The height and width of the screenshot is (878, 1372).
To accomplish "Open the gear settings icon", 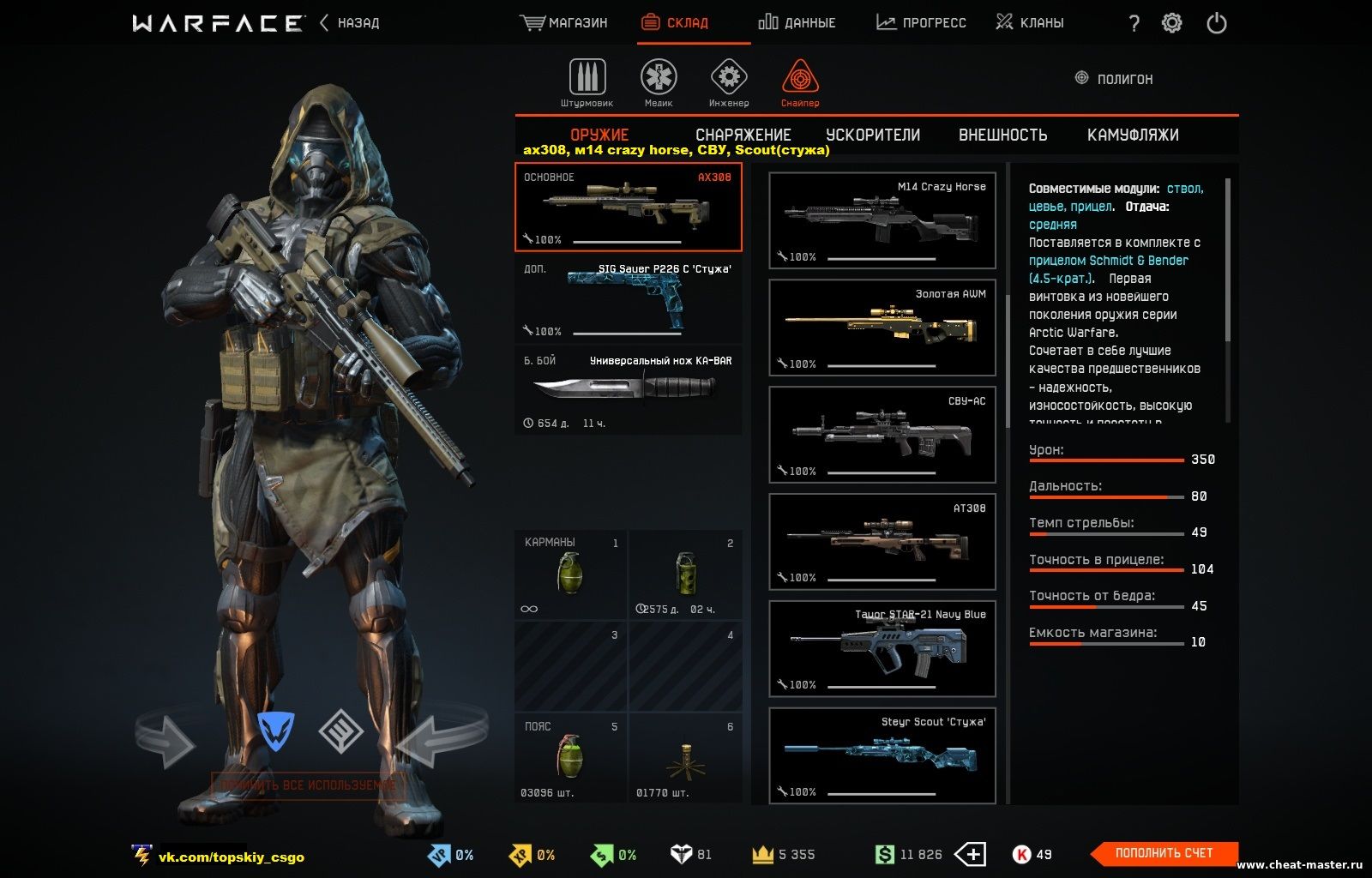I will click(1171, 23).
